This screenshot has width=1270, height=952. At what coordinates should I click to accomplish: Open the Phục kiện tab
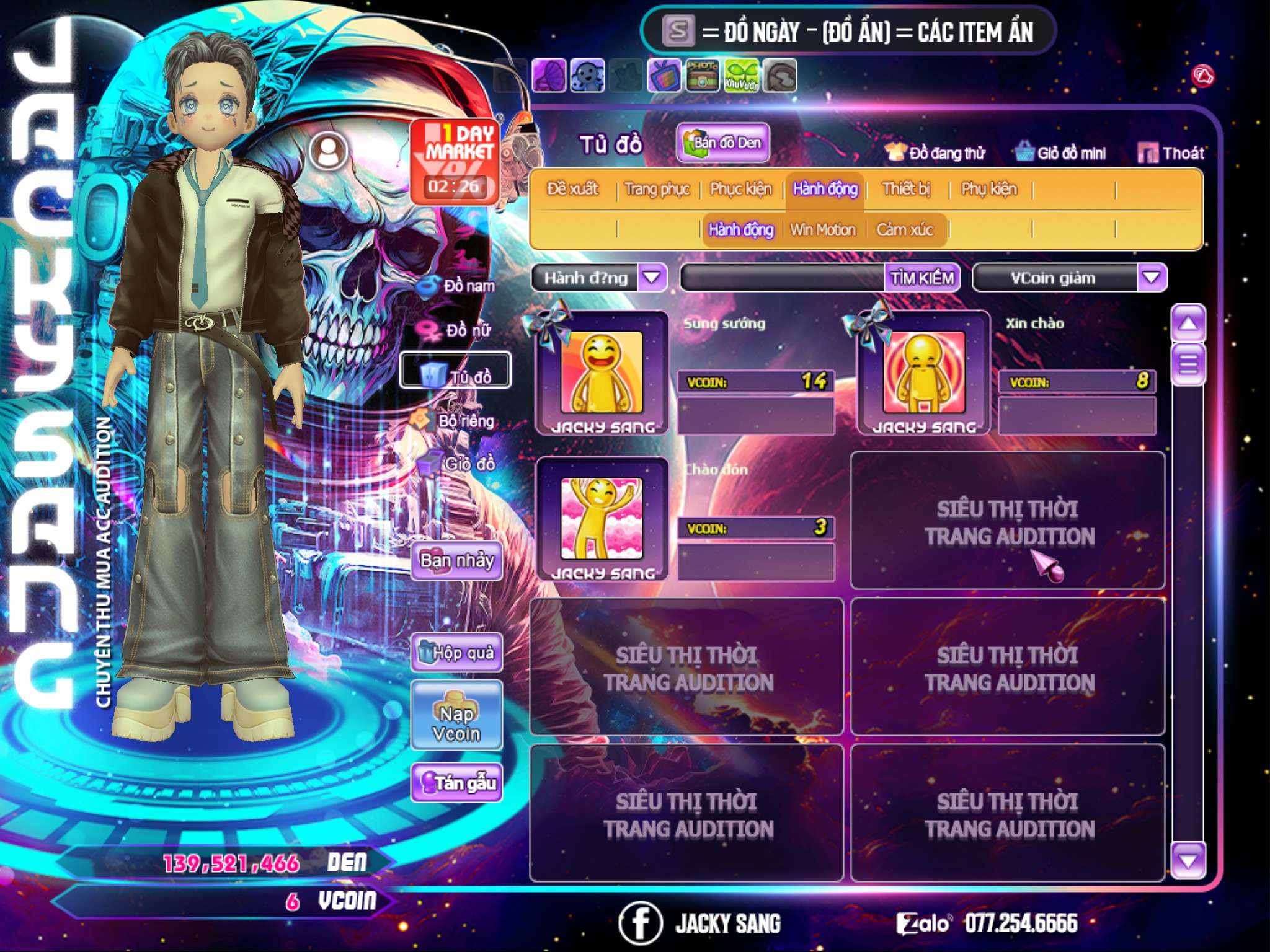click(x=740, y=189)
